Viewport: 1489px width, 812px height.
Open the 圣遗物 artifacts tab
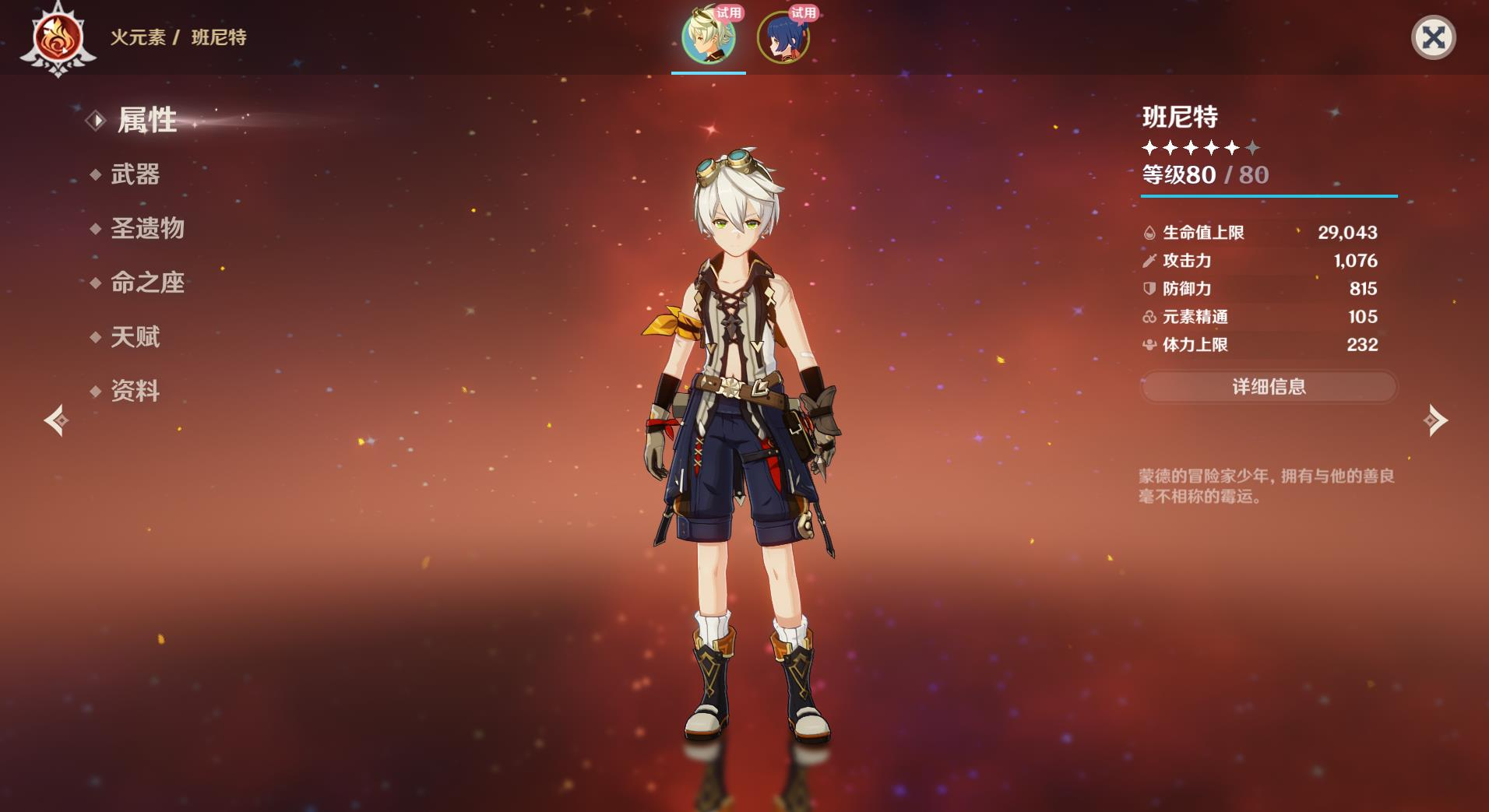(147, 229)
